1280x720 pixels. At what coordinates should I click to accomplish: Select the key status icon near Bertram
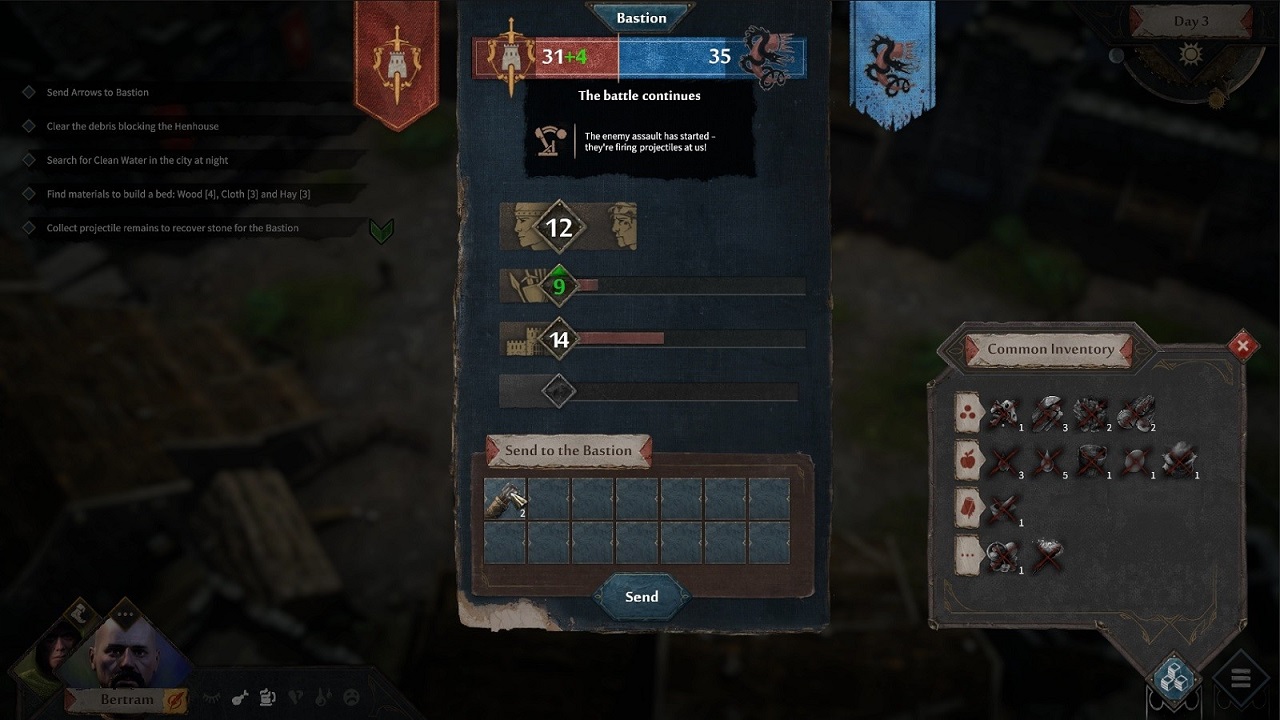239,698
